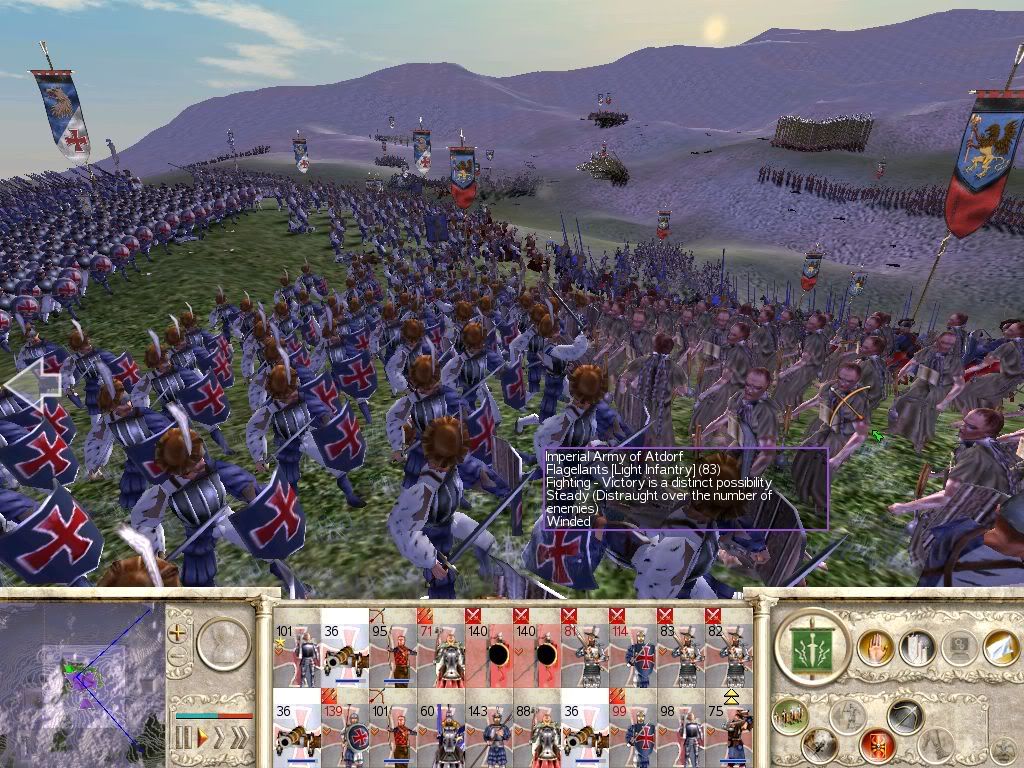Click the group formation soldiers icon

(790, 716)
